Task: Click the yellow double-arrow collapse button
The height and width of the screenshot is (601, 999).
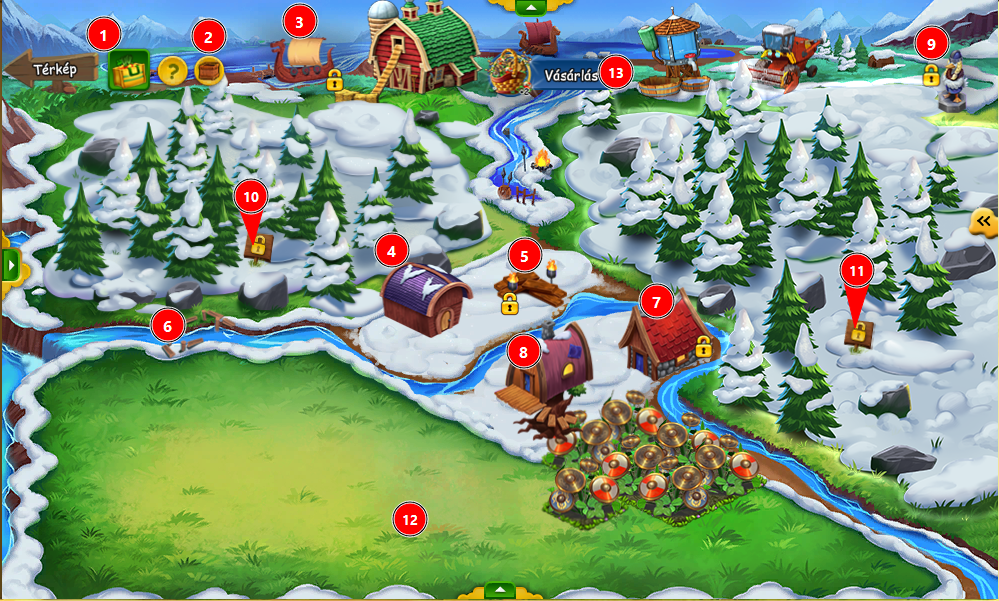Action: coord(984,221)
